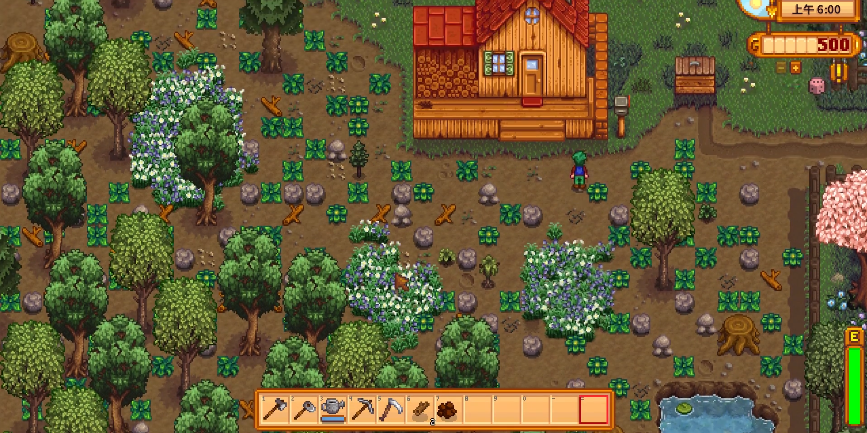
Task: Click the red-outlined empty hotbar slot
Action: 593,409
